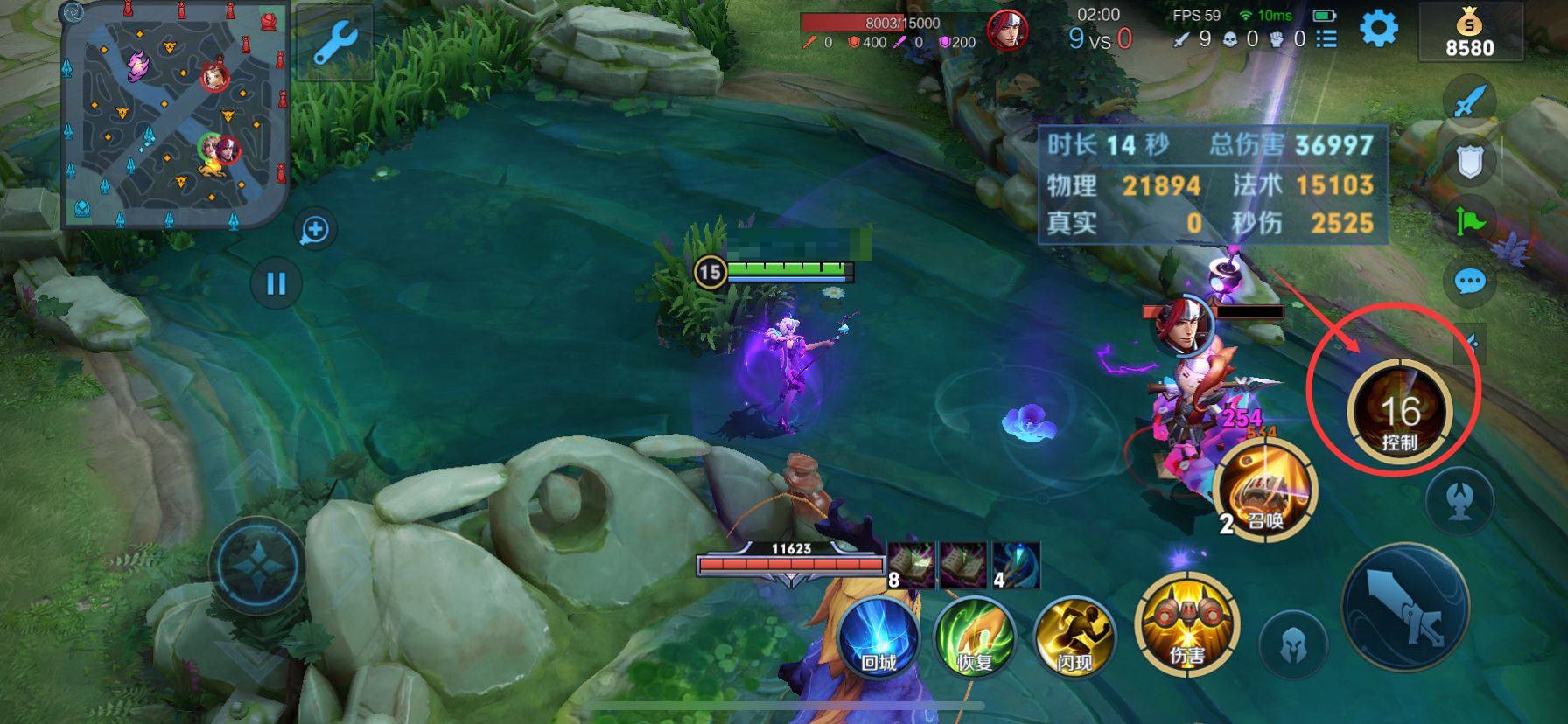Pause the match
Image resolution: width=1568 pixels, height=724 pixels.
pos(276,283)
